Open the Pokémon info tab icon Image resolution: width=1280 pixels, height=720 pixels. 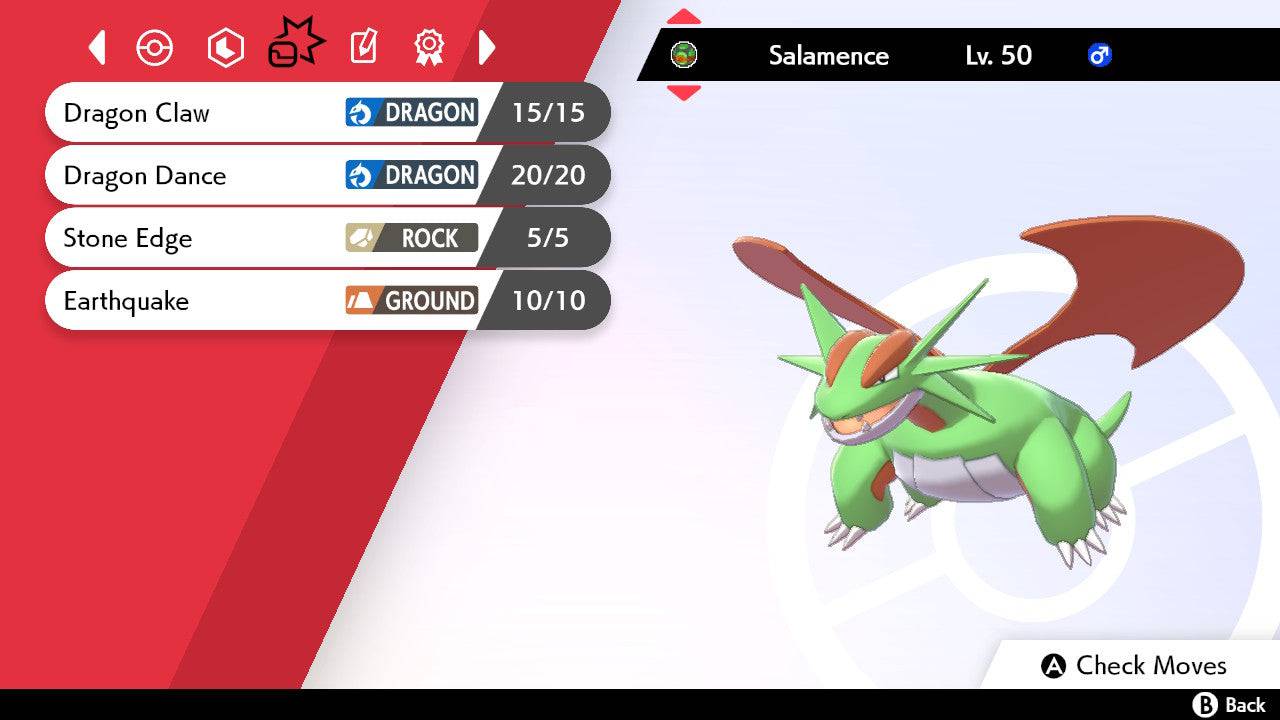(155, 47)
